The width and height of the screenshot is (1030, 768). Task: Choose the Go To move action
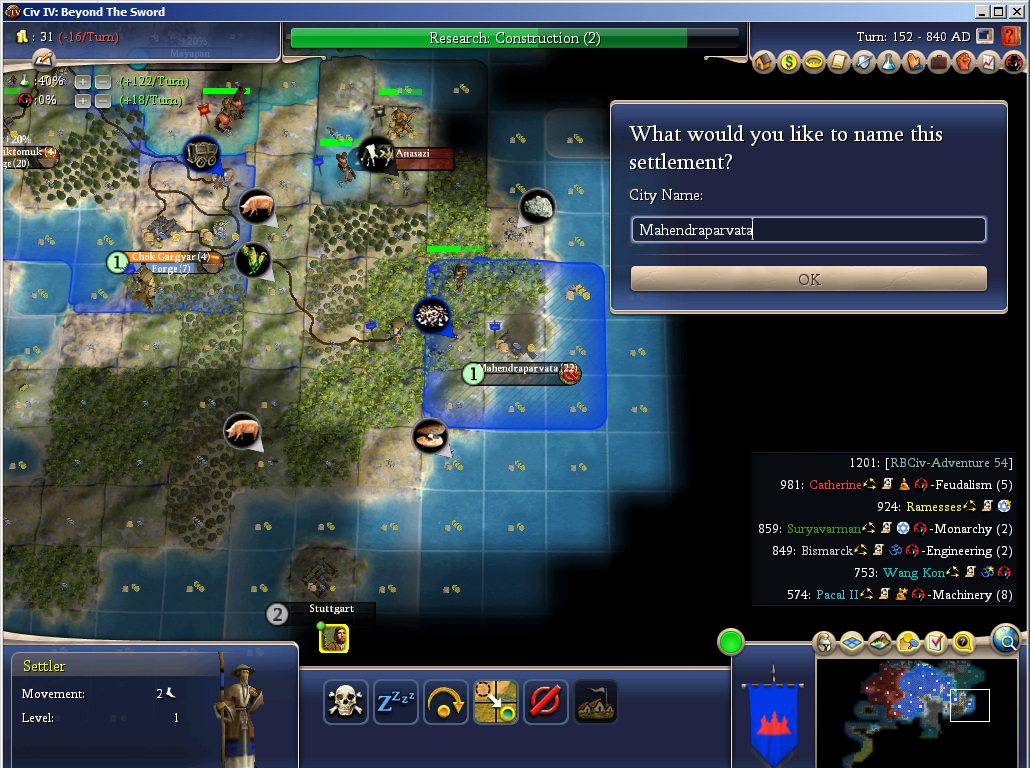(496, 702)
